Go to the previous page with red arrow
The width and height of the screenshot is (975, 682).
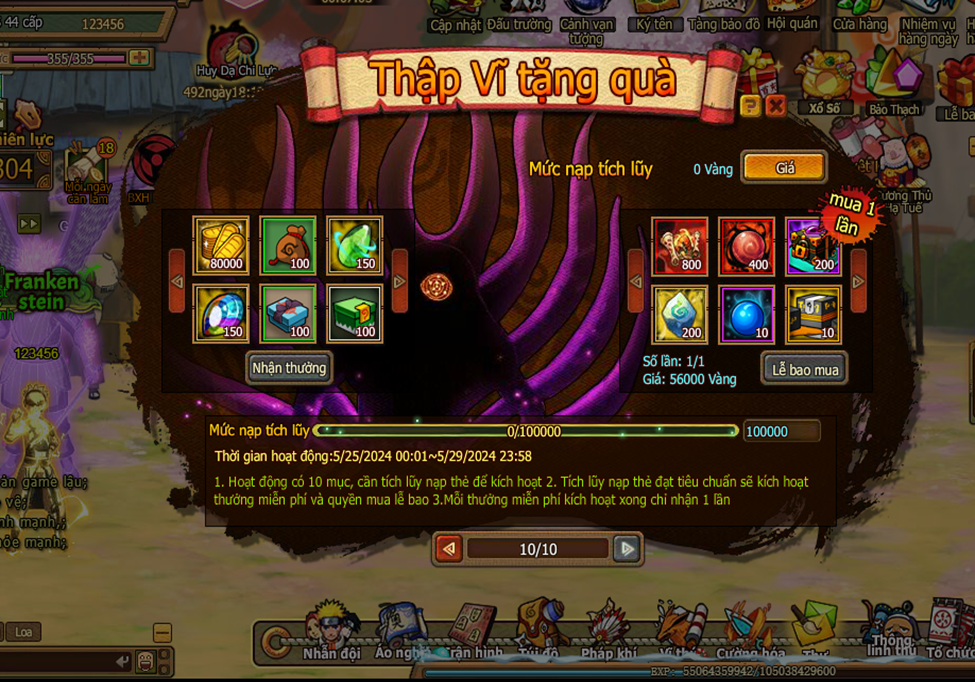[x=449, y=549]
